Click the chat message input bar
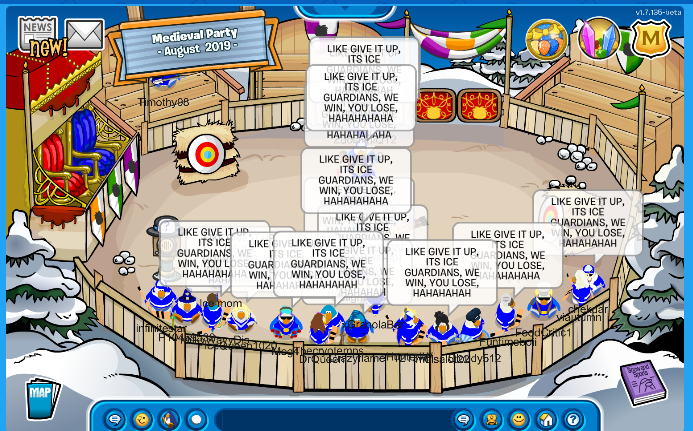Image resolution: width=693 pixels, height=431 pixels. pyautogui.click(x=330, y=419)
